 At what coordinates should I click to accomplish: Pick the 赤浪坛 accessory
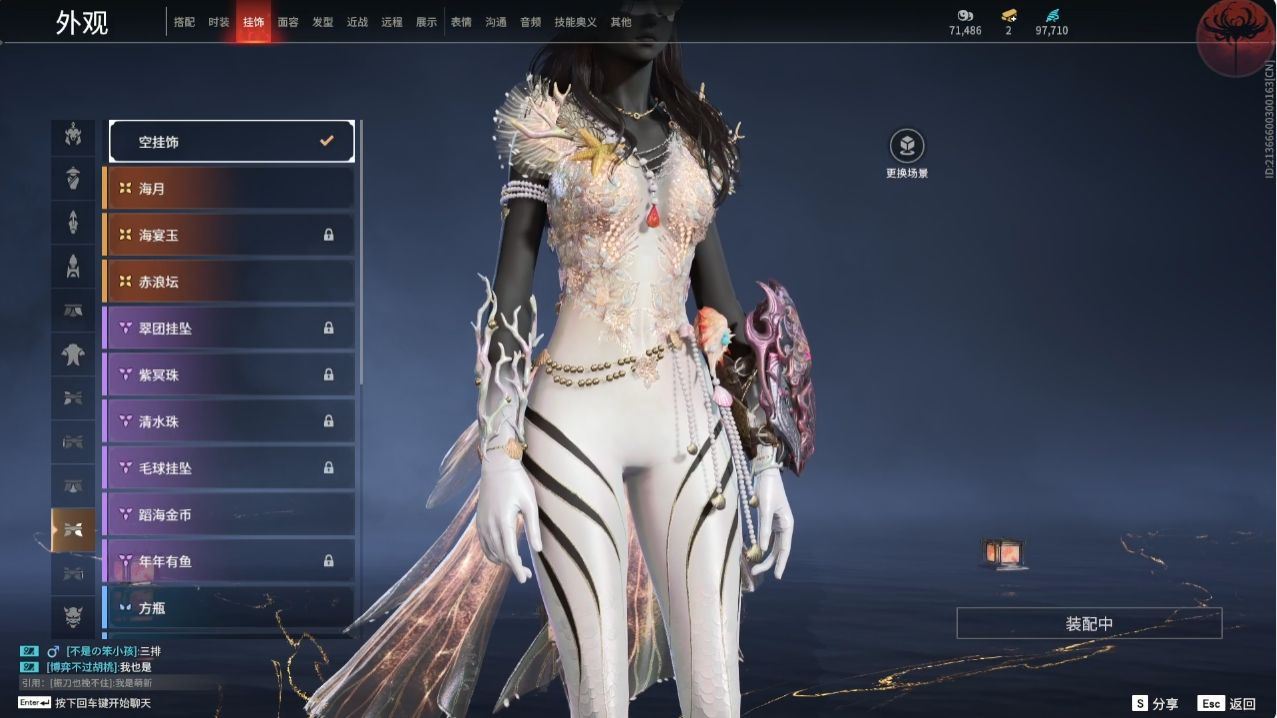229,282
